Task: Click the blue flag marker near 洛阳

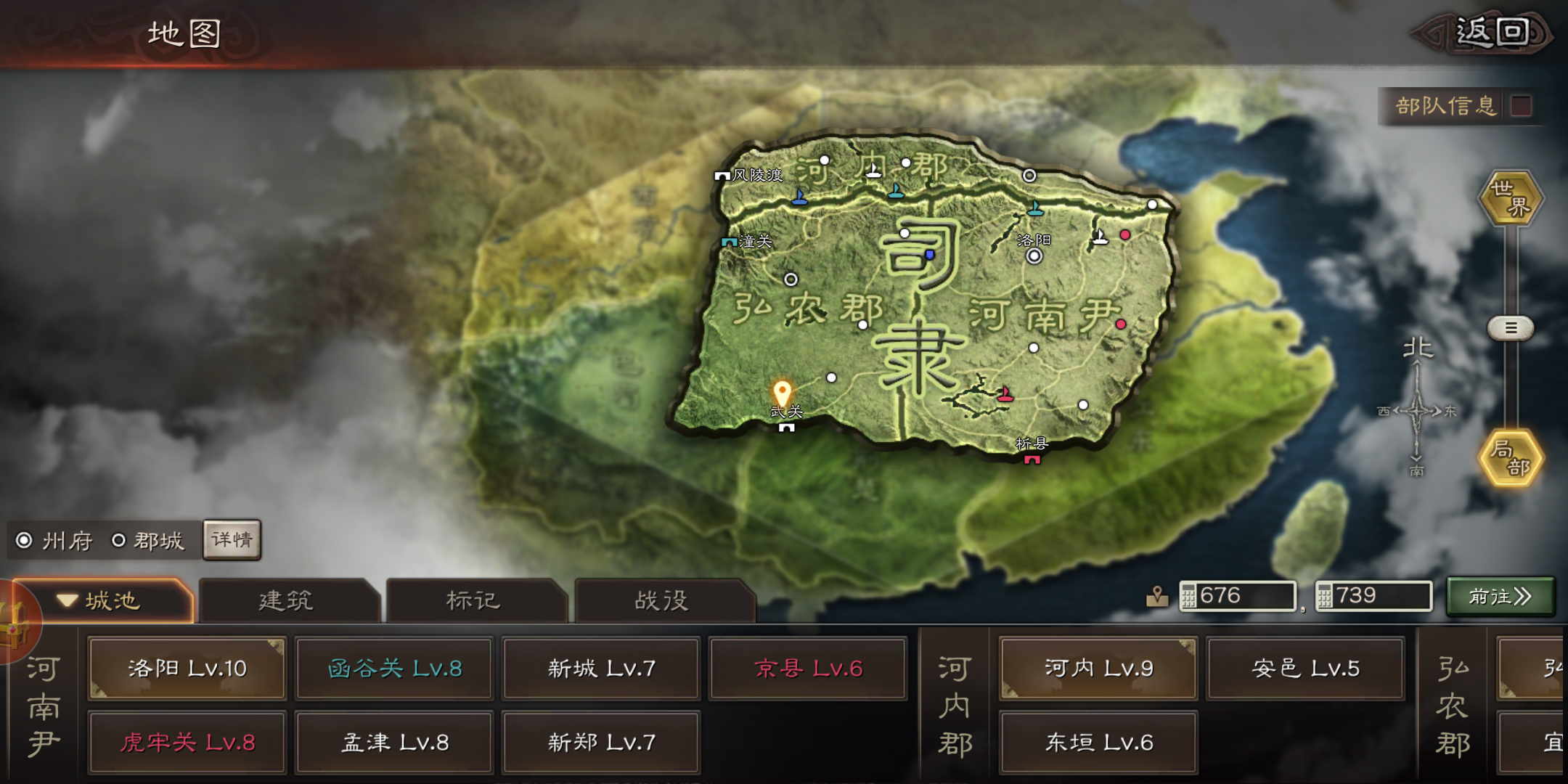Action: click(1034, 210)
